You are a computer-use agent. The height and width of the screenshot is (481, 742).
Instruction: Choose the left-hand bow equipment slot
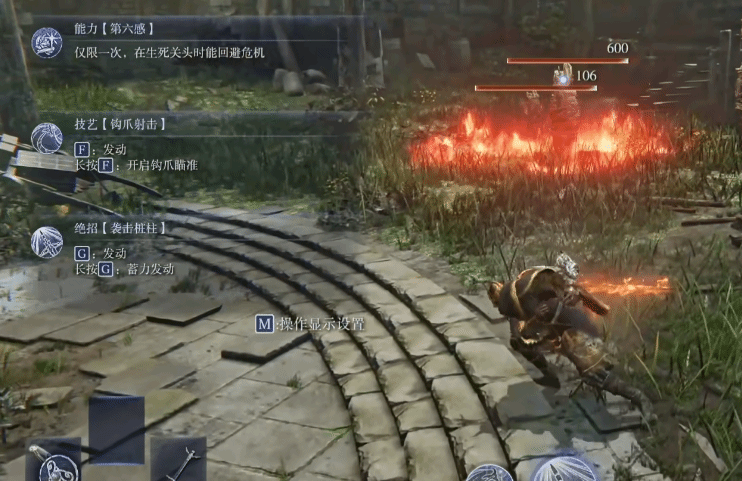(x=53, y=462)
